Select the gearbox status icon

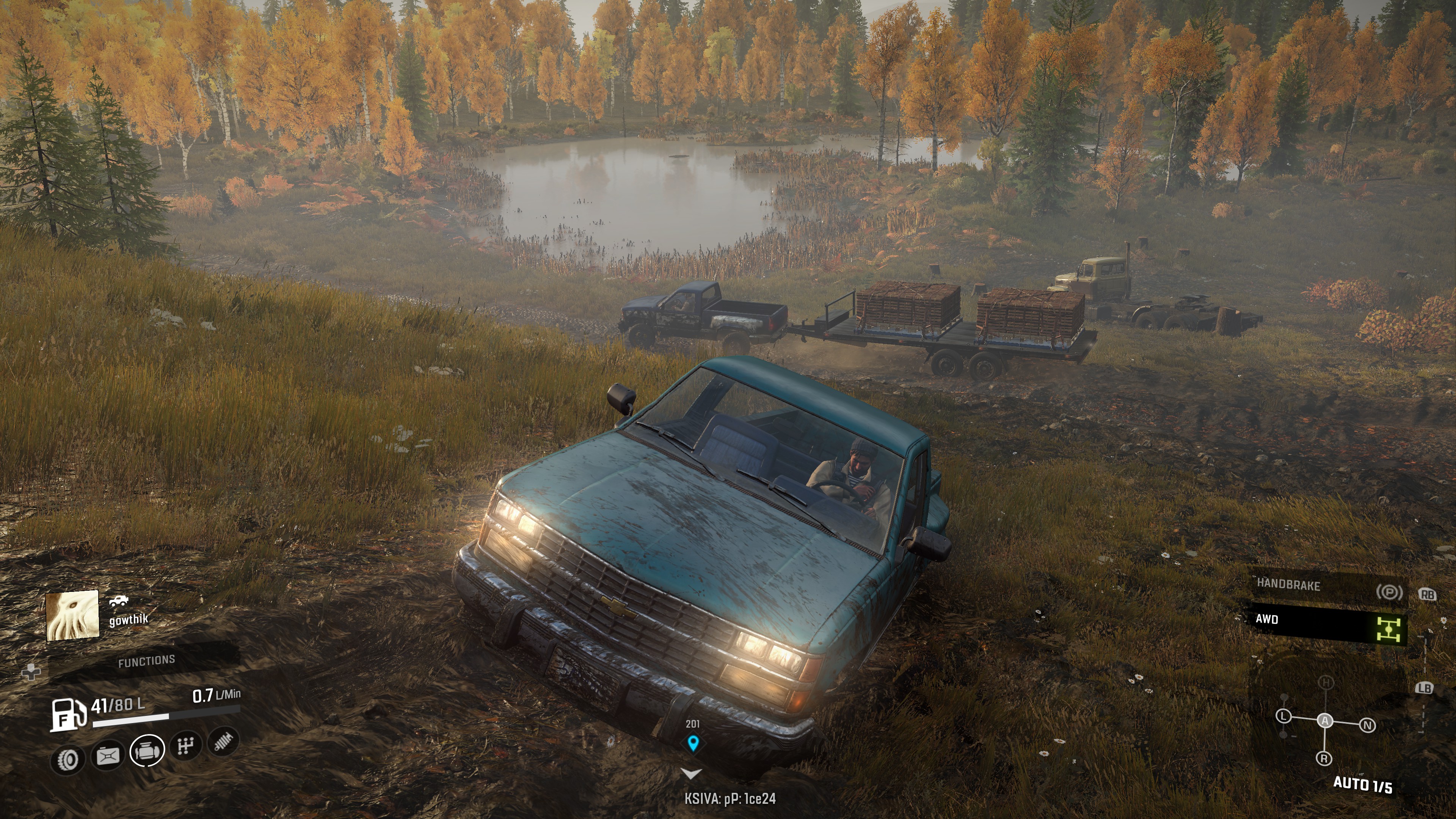185,747
